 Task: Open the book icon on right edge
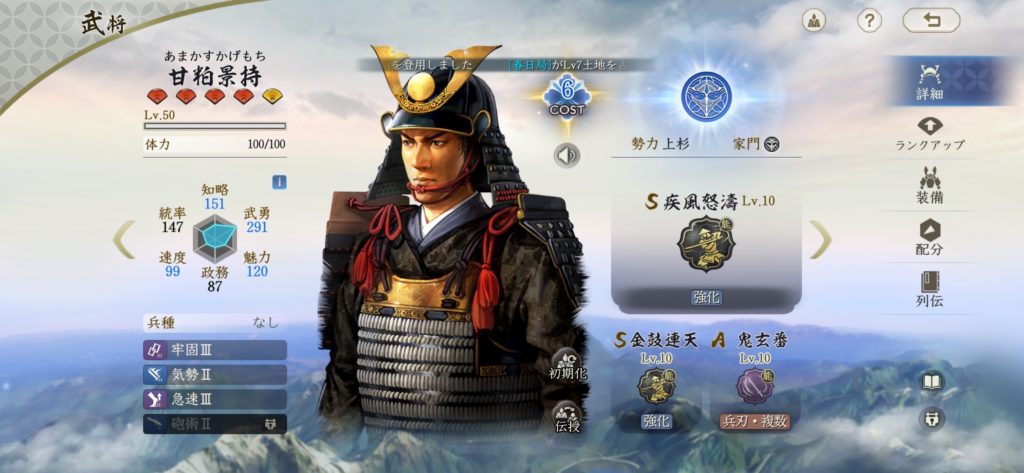932,382
